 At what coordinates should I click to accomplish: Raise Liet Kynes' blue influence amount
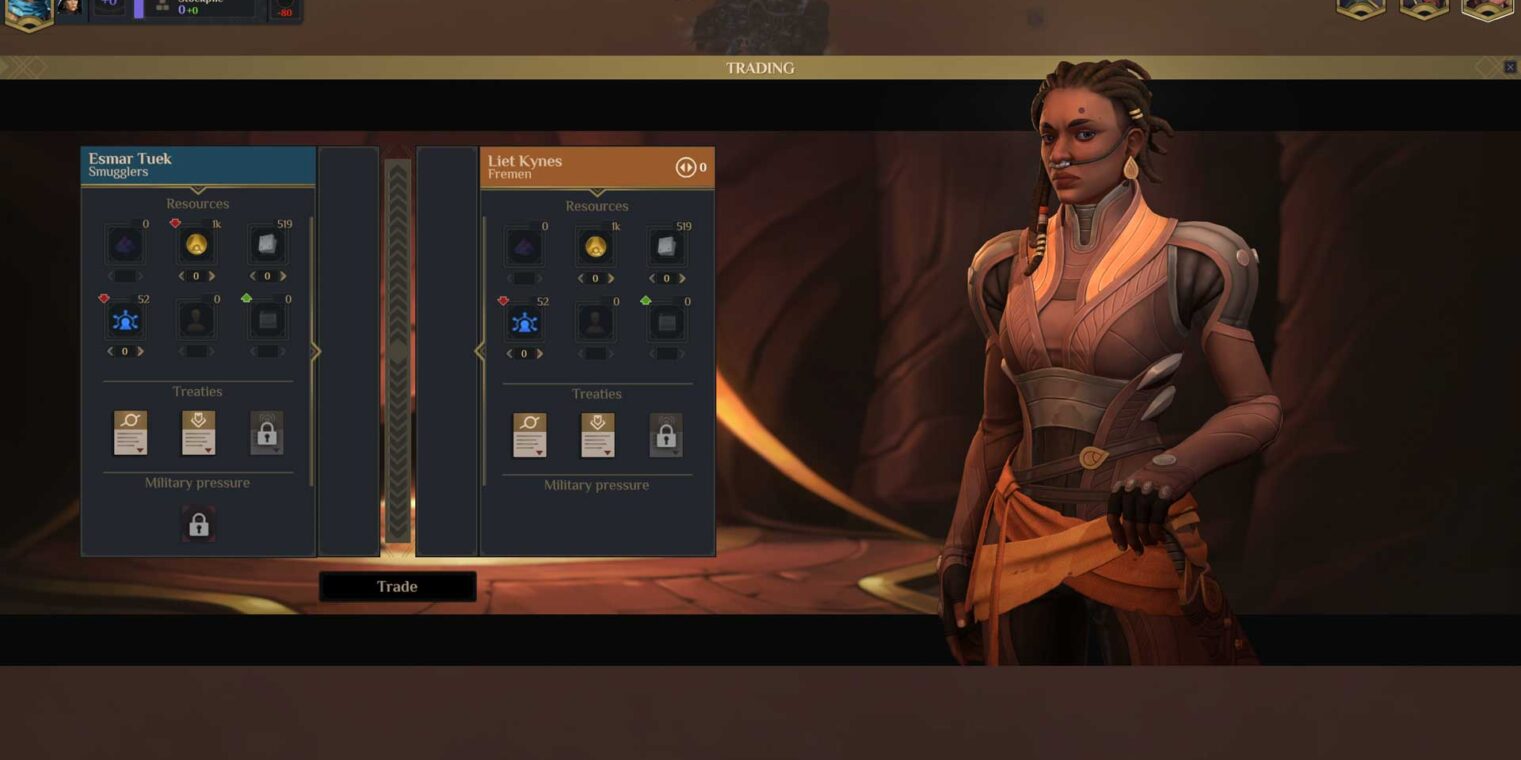540,354
